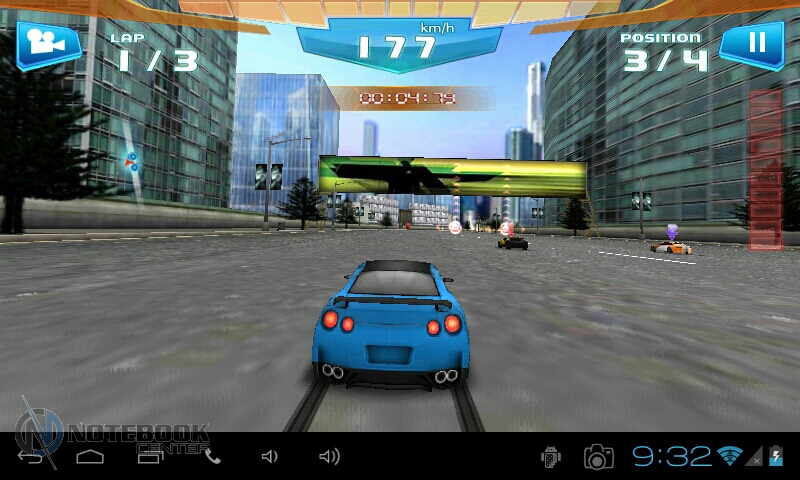
Task: Open the recent apps list
Action: 150,457
